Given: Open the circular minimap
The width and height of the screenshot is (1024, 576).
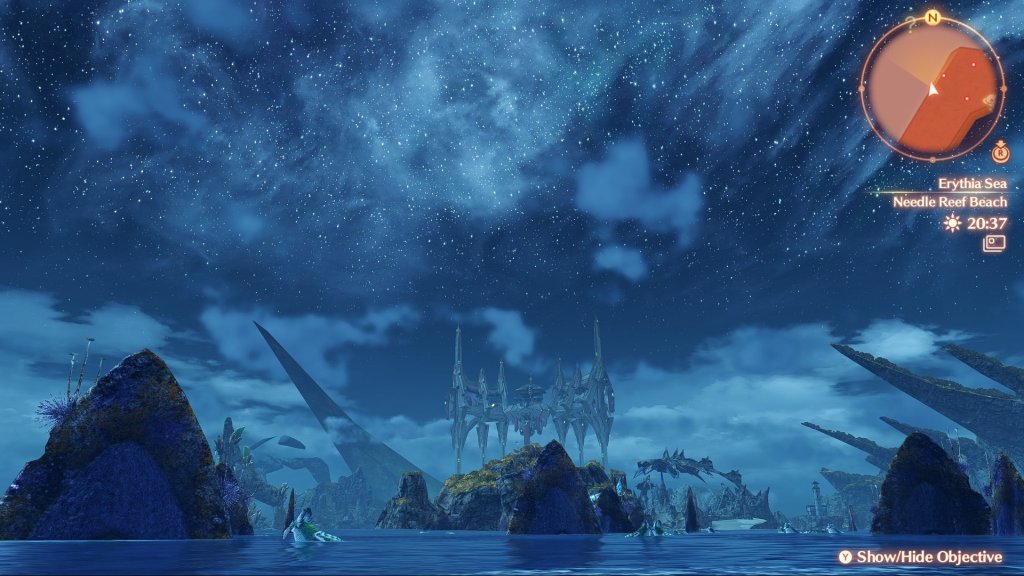Looking at the screenshot, I should point(932,88).
